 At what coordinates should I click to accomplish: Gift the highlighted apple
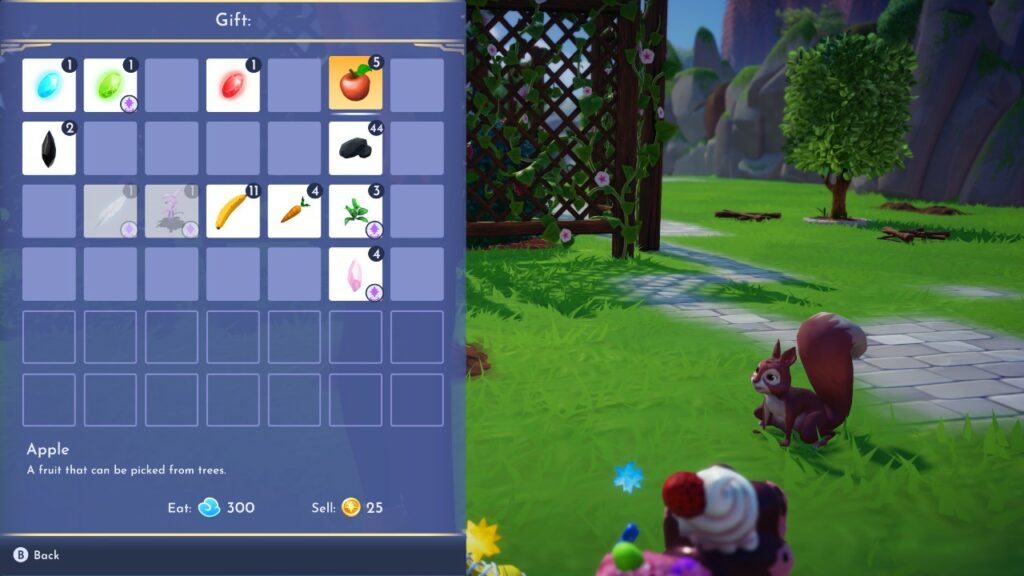point(356,85)
